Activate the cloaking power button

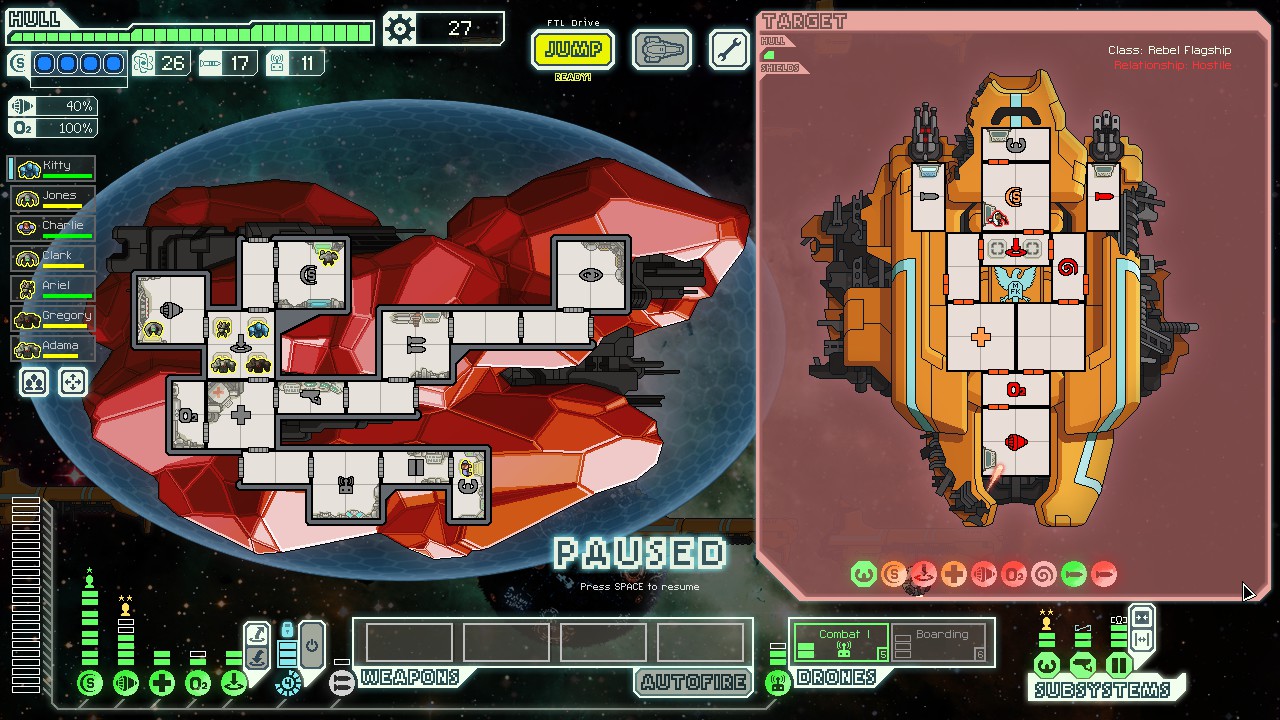[311, 644]
